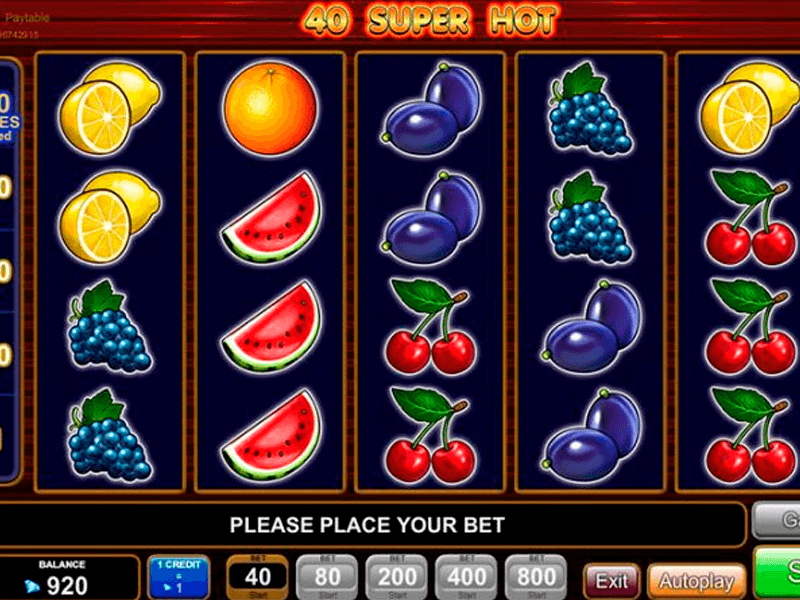Place a 200 bet

pos(397,579)
